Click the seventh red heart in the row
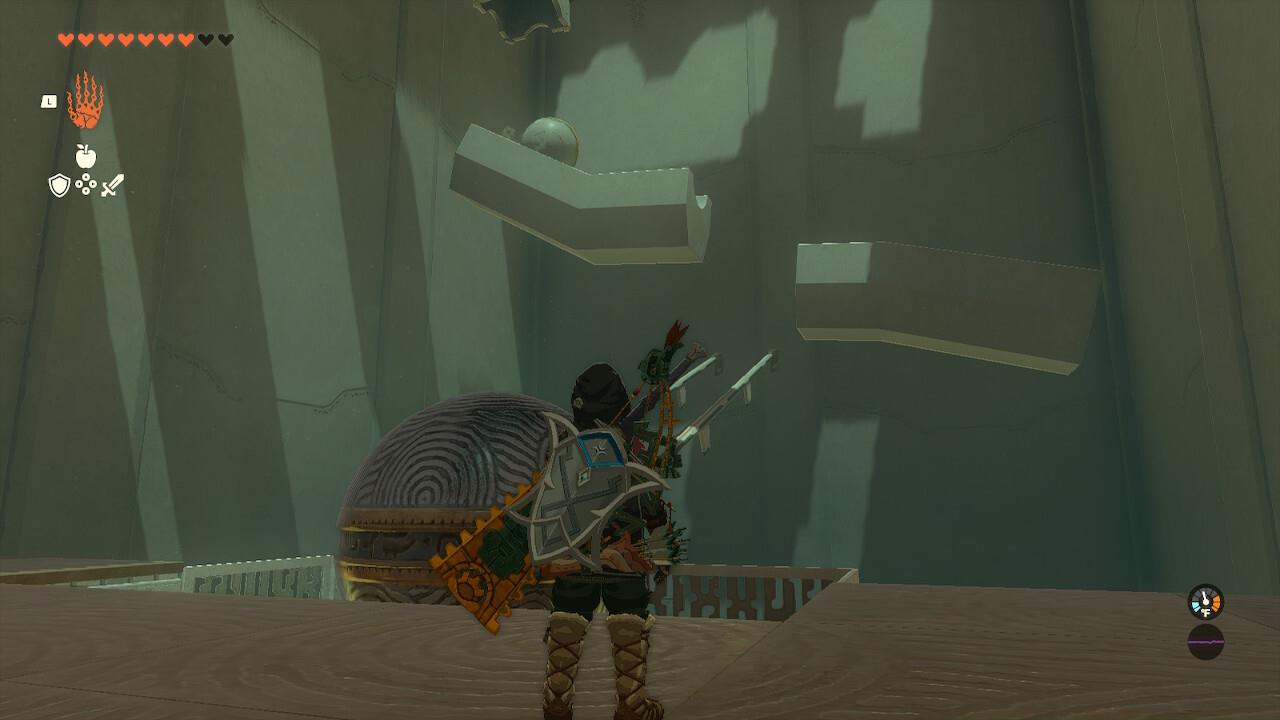1280x720 pixels. pyautogui.click(x=187, y=39)
